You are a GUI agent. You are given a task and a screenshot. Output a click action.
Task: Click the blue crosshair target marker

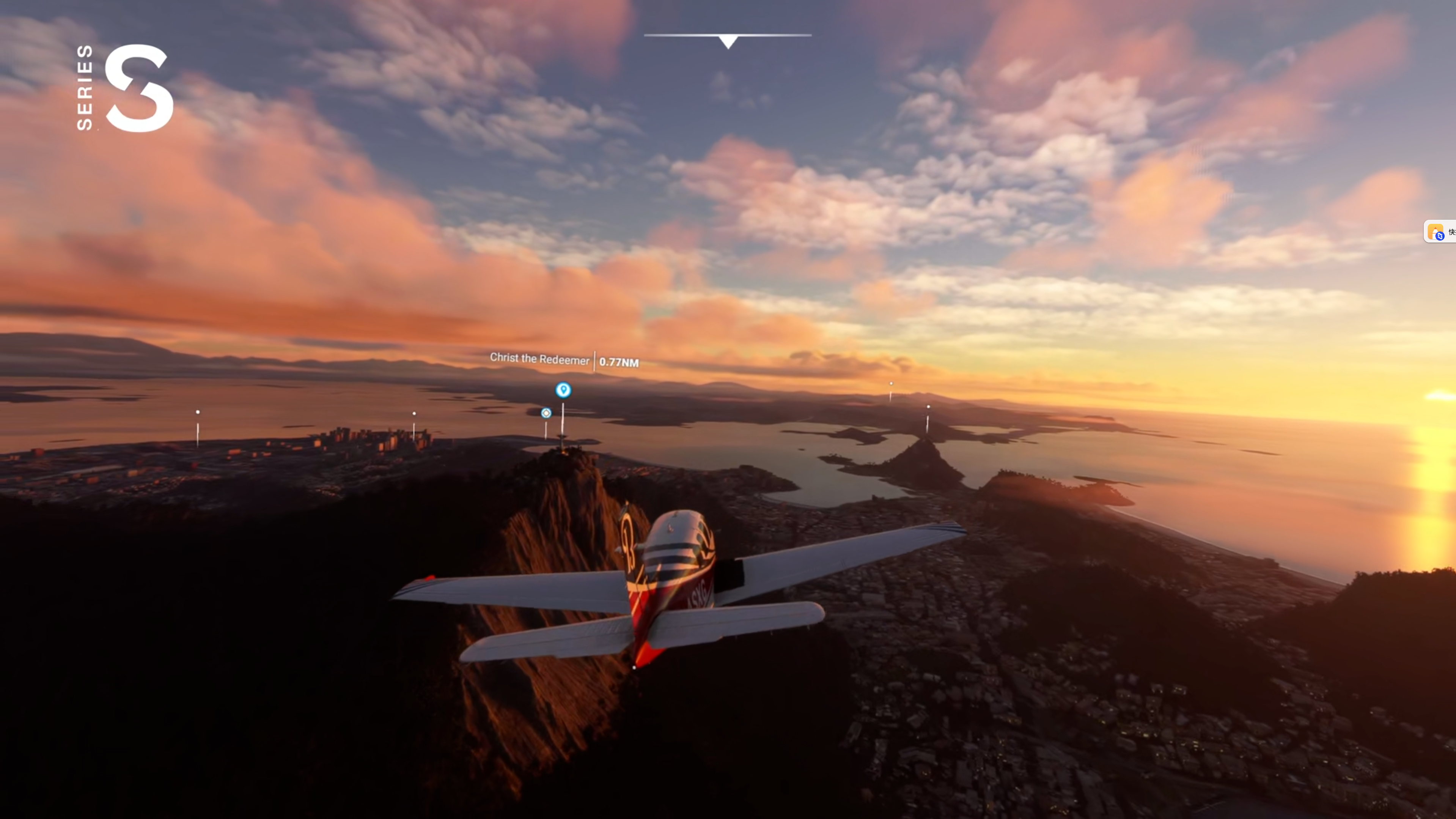point(546,413)
